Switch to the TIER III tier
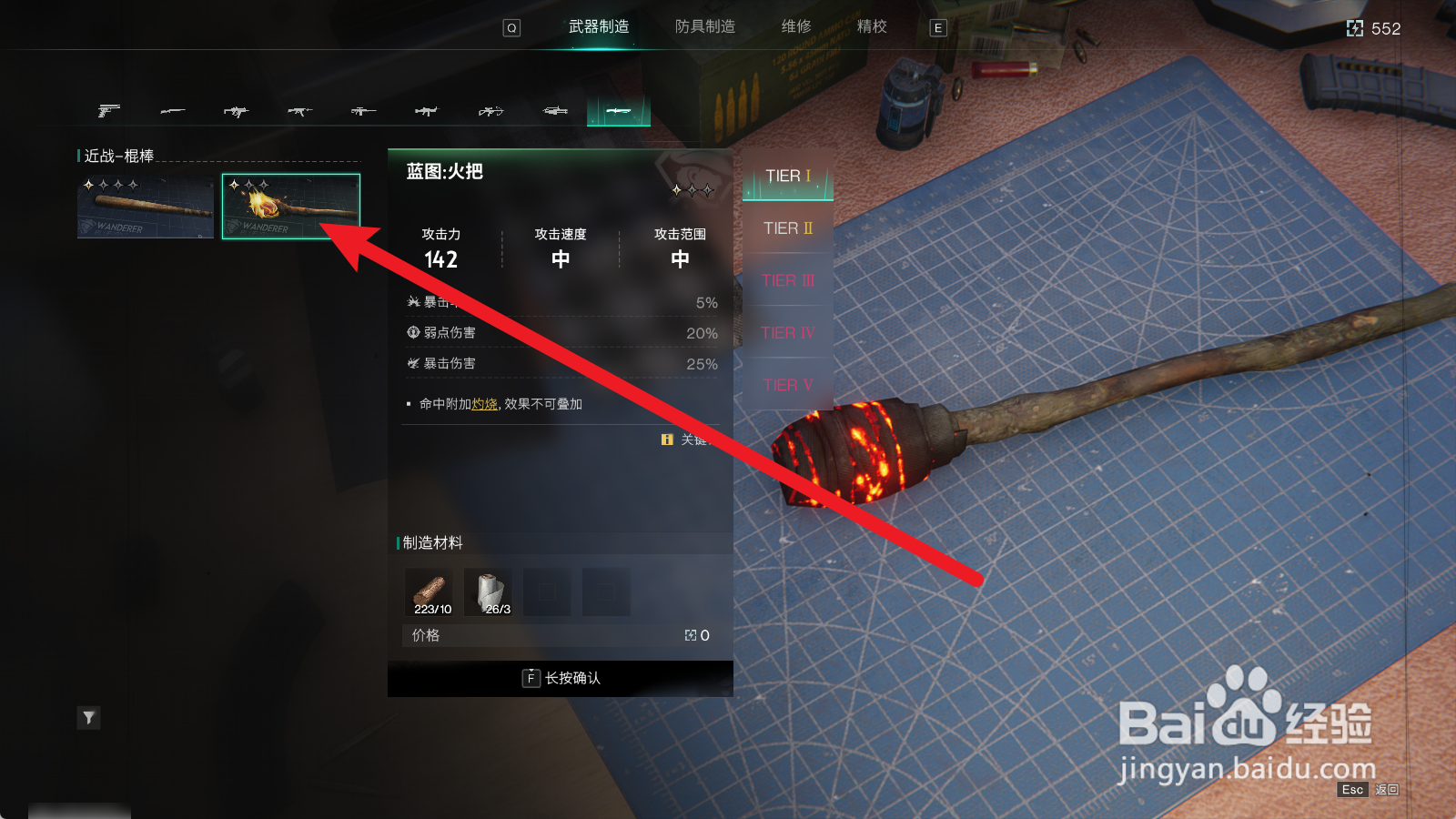 (786, 280)
